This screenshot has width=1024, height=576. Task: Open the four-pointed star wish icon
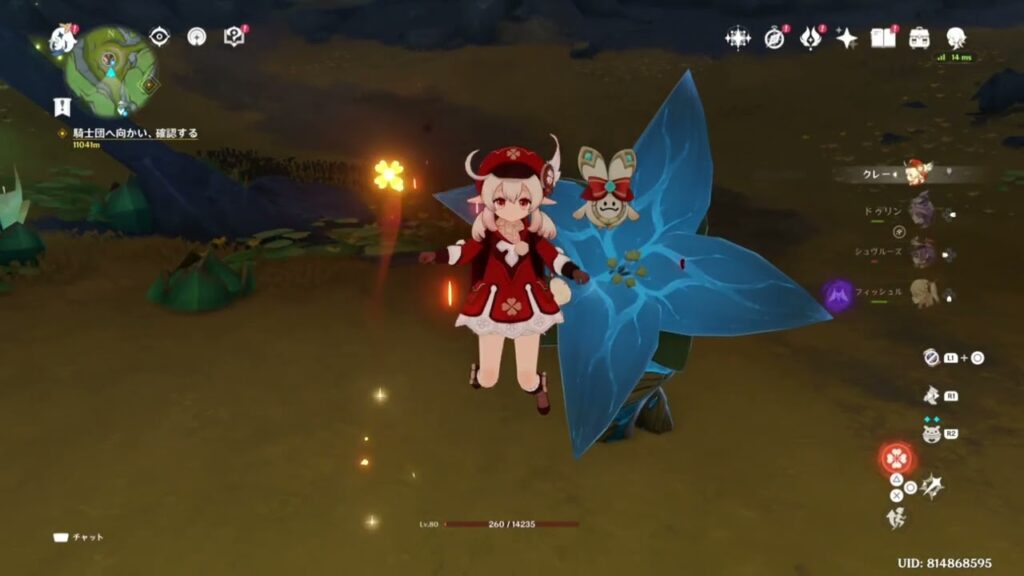(x=846, y=38)
